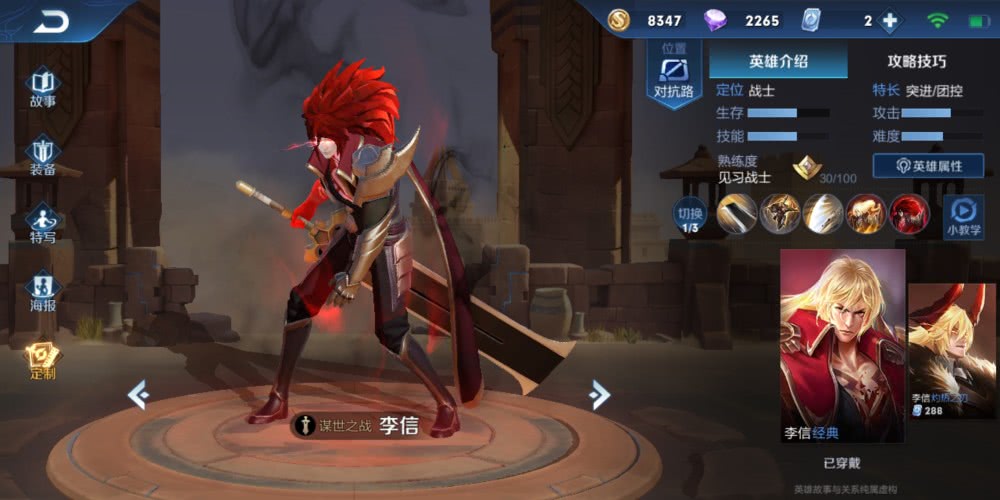Select the 李信 经典 skin card
This screenshot has height=500, width=1000.
pos(842,346)
